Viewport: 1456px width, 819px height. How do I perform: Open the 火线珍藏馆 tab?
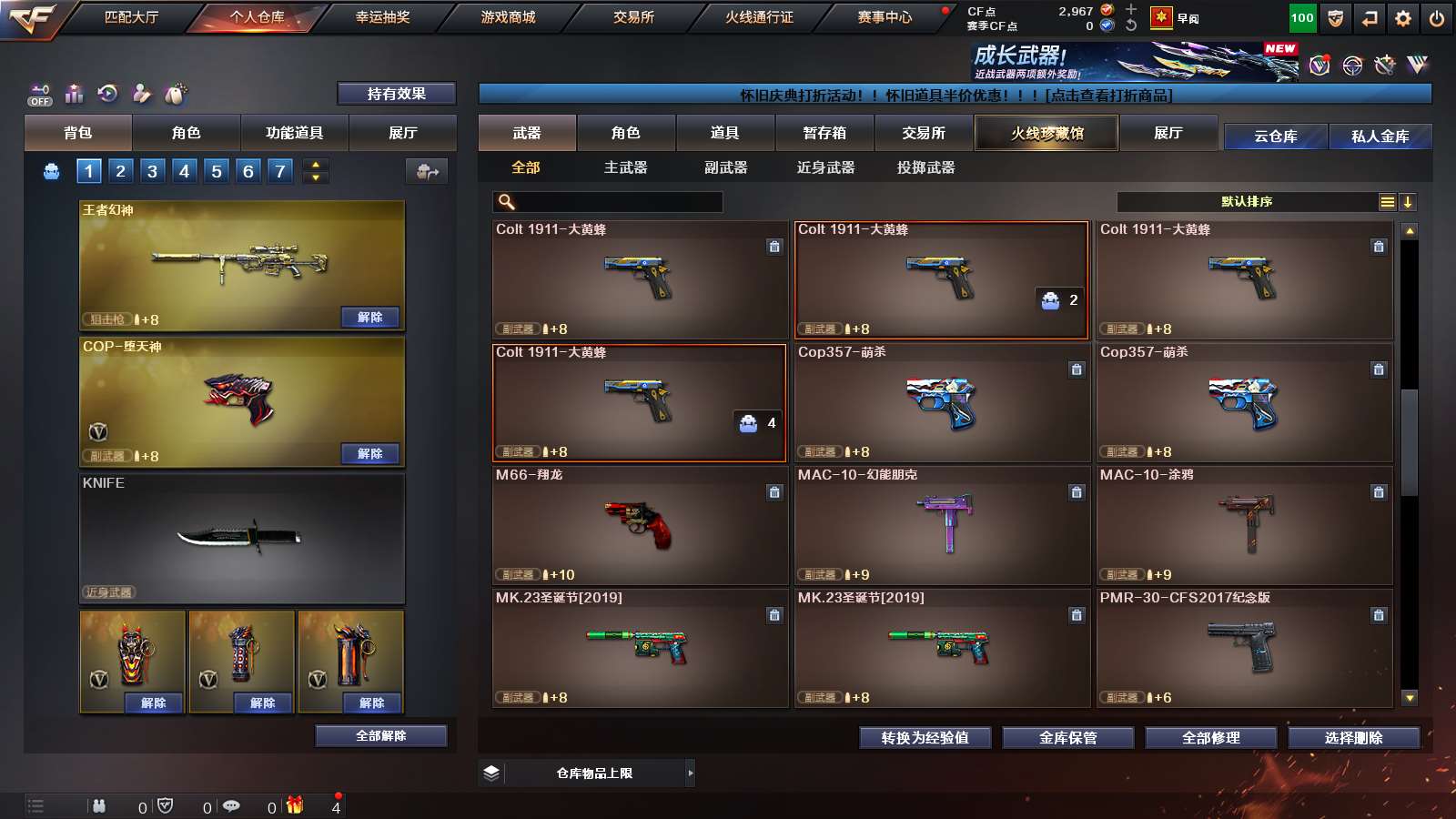1046,133
